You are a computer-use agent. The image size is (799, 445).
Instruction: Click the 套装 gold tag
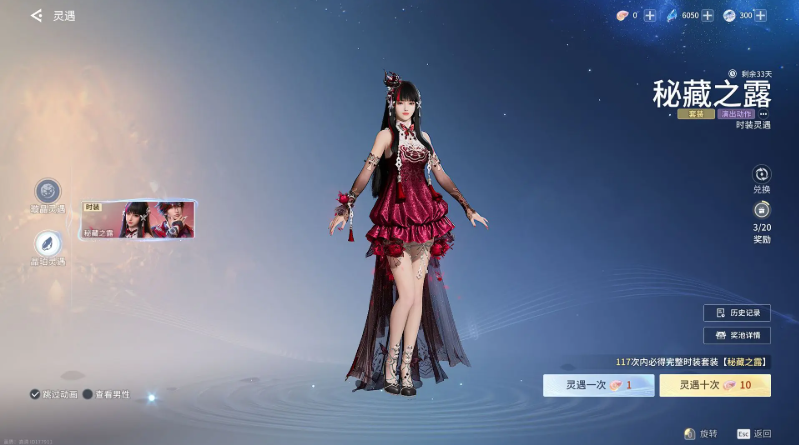click(696, 114)
